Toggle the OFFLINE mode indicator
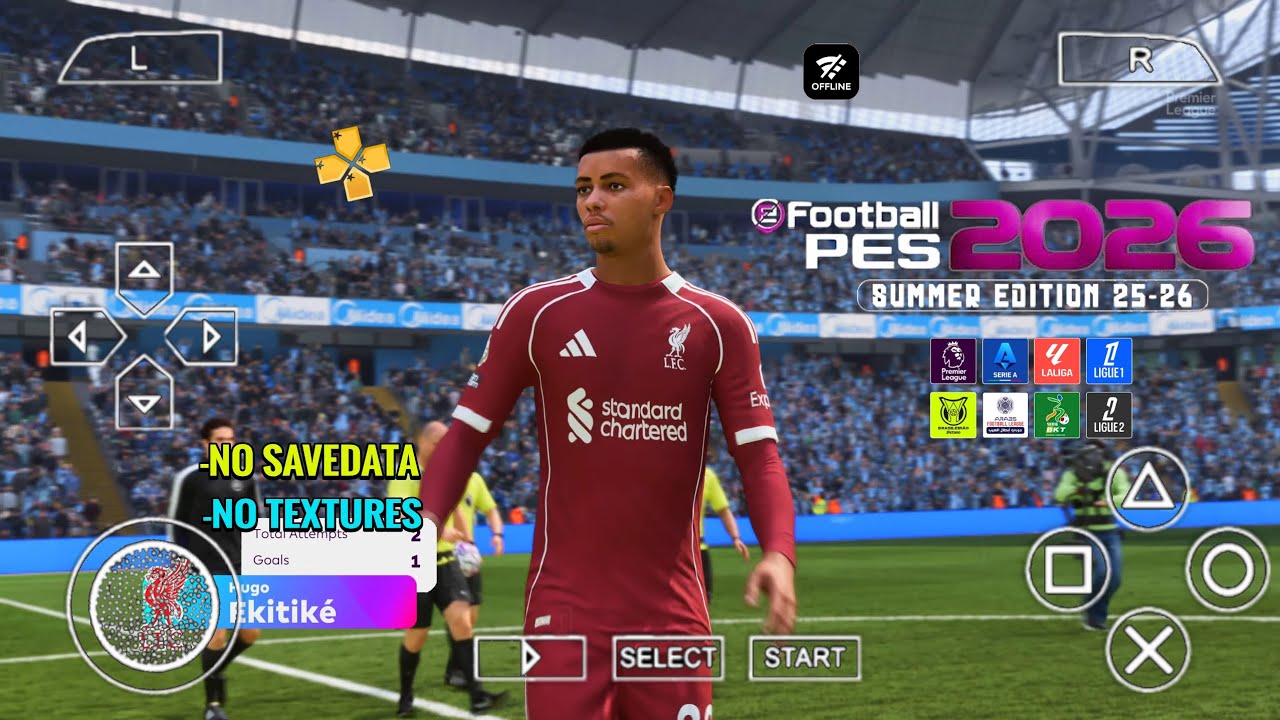1280x720 pixels. (831, 70)
